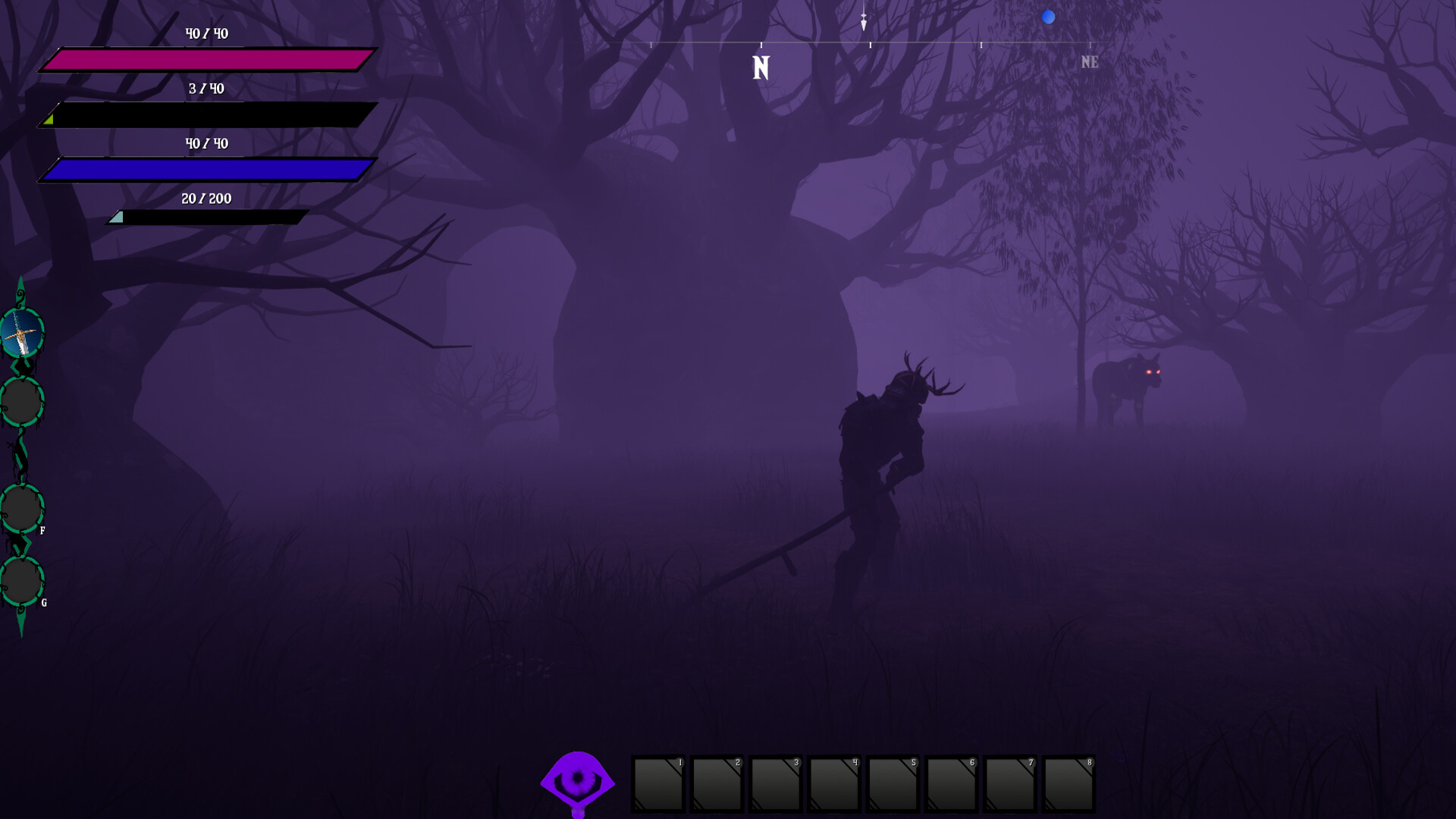1456x819 pixels.
Task: Click the dagger marker on the compass bar
Action: click(863, 20)
